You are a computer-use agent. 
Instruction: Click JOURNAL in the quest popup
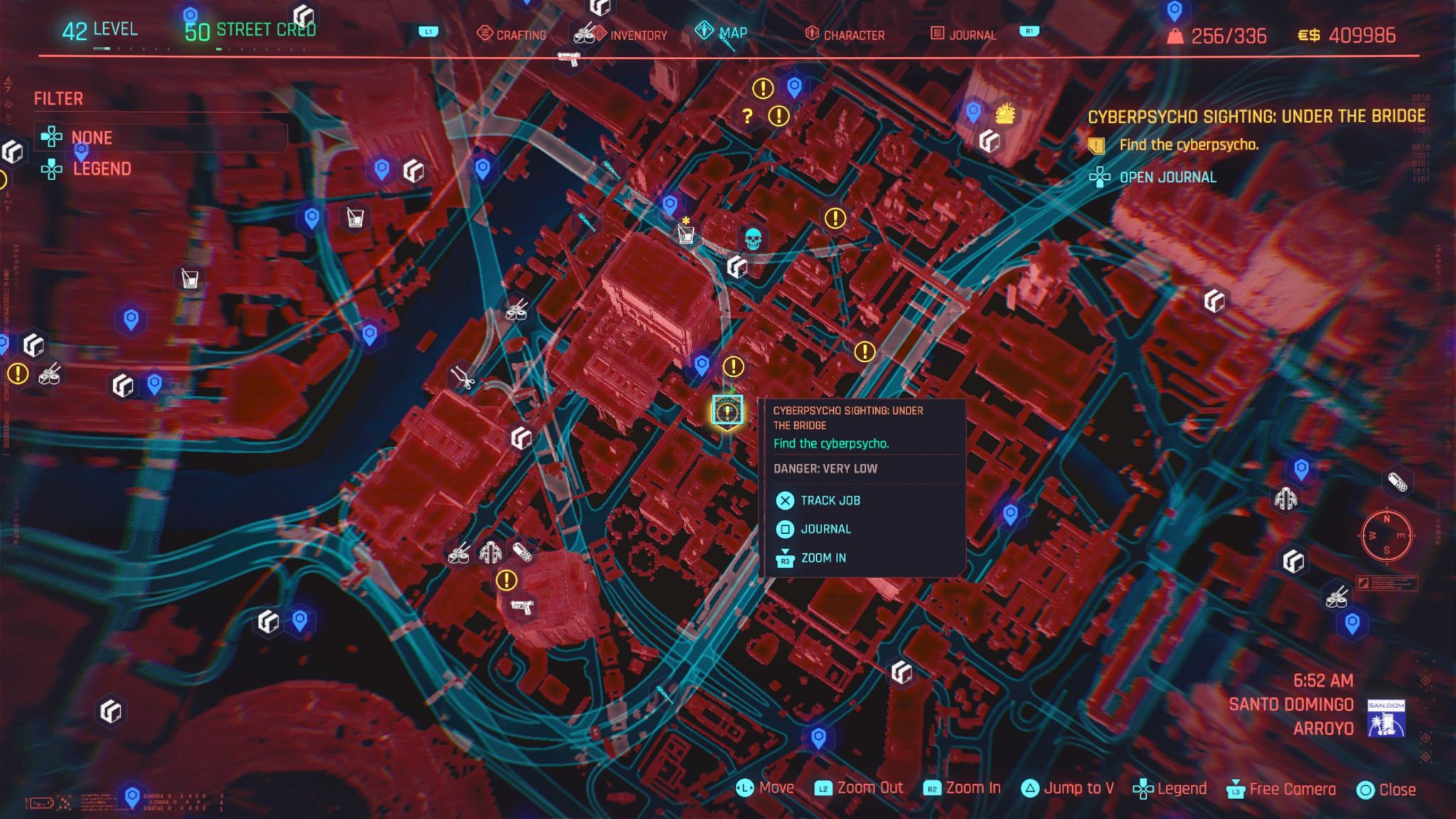826,529
